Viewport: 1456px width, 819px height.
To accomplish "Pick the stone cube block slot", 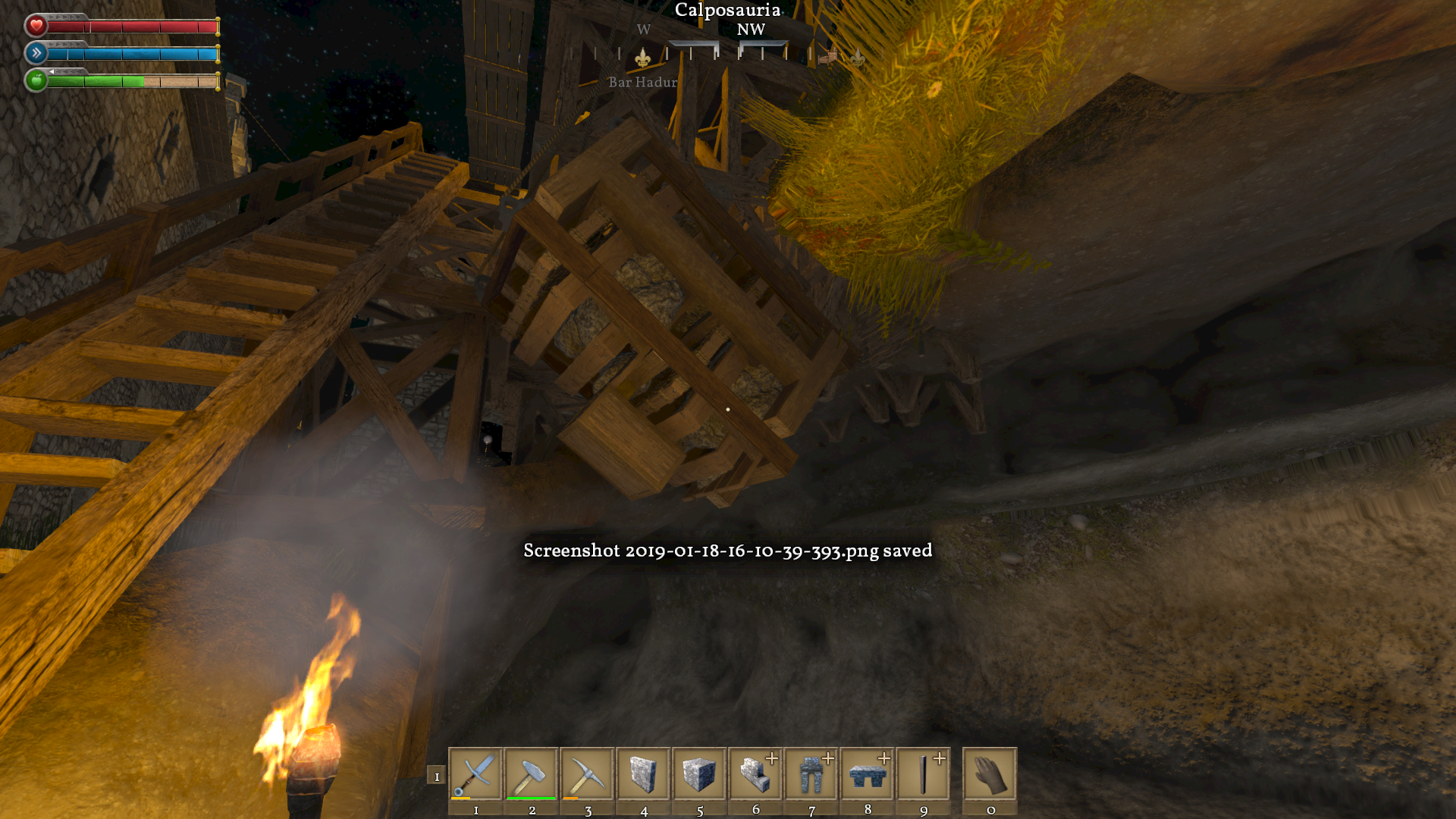I will pos(699,774).
